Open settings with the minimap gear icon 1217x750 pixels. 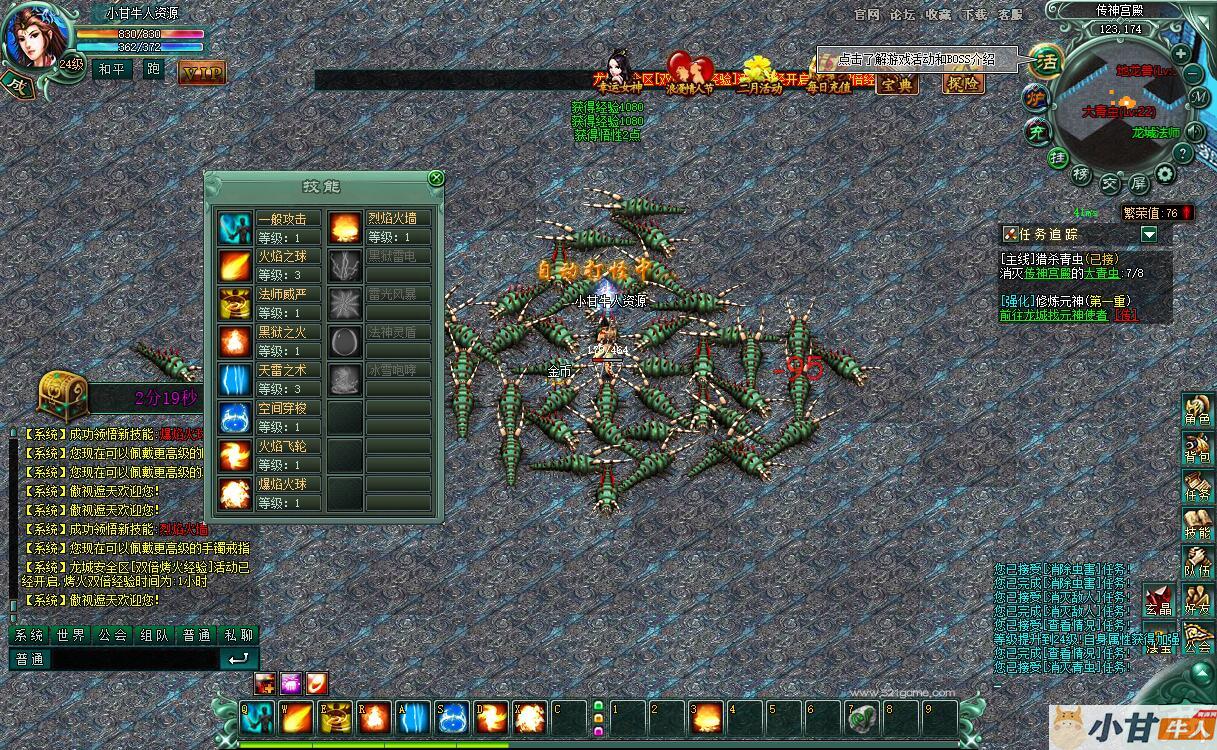(x=1165, y=174)
